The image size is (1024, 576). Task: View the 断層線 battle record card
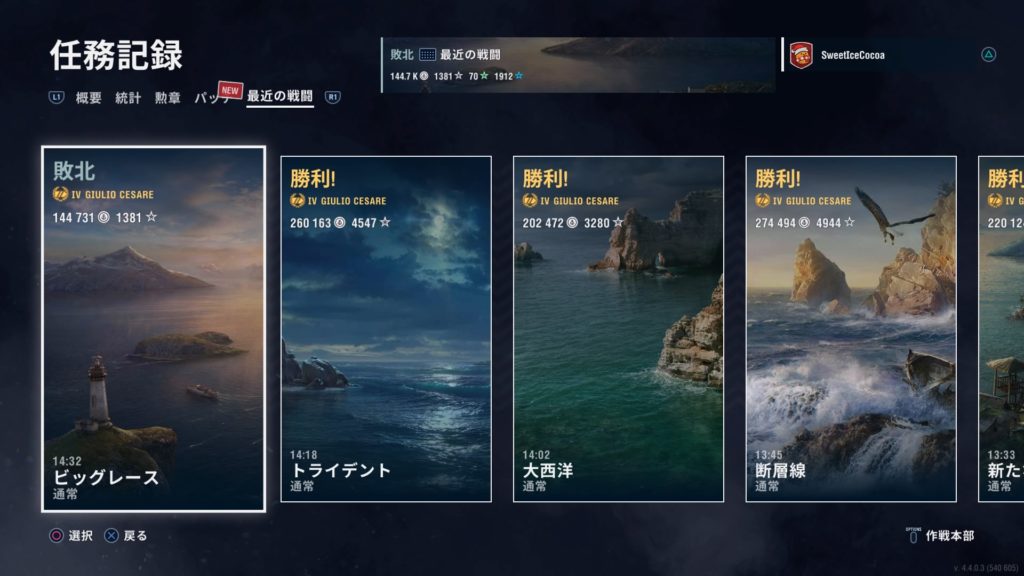pyautogui.click(x=851, y=329)
